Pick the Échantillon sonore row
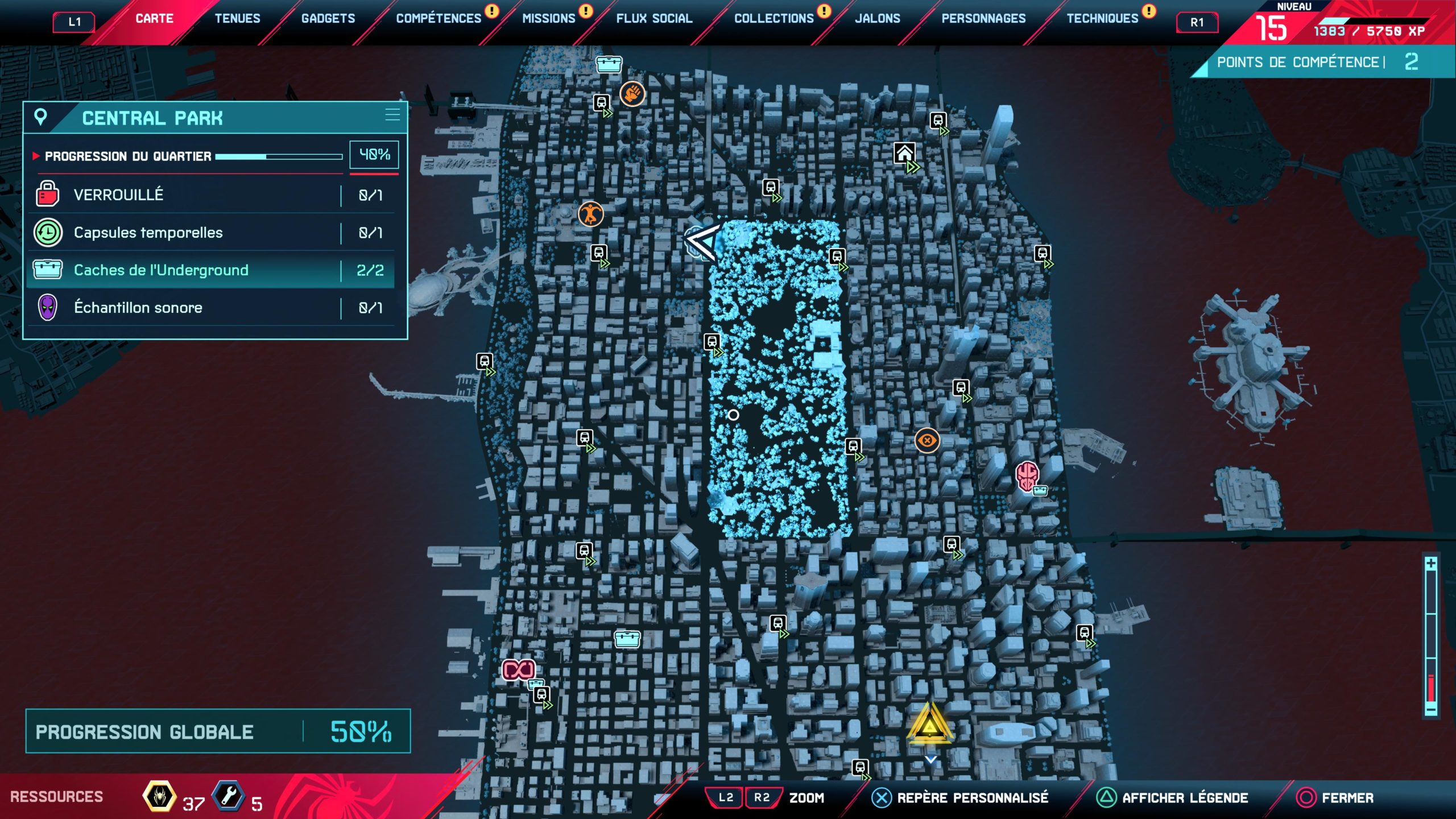The height and width of the screenshot is (819, 1456). point(210,308)
